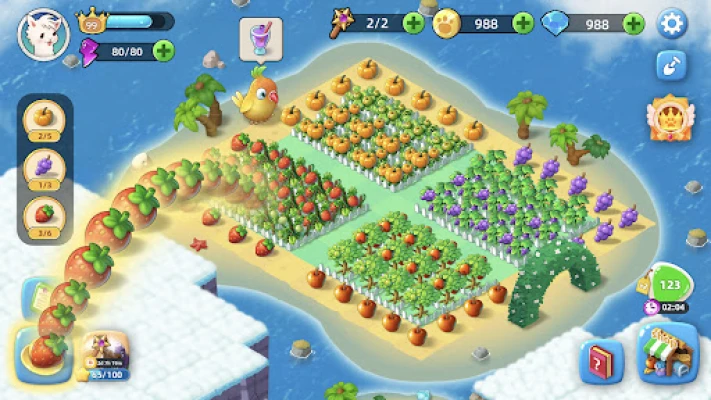Image resolution: width=711 pixels, height=400 pixels.
Task: Select the strawberry quest goal
Action: [x=43, y=215]
